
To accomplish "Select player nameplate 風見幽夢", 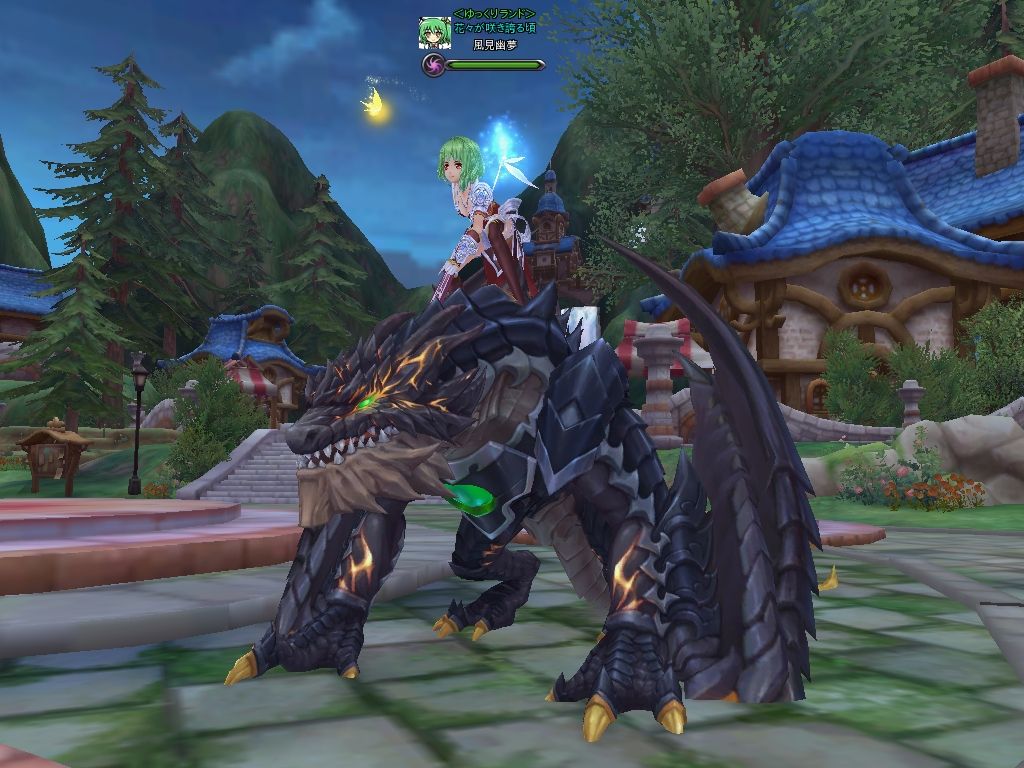I will [493, 45].
